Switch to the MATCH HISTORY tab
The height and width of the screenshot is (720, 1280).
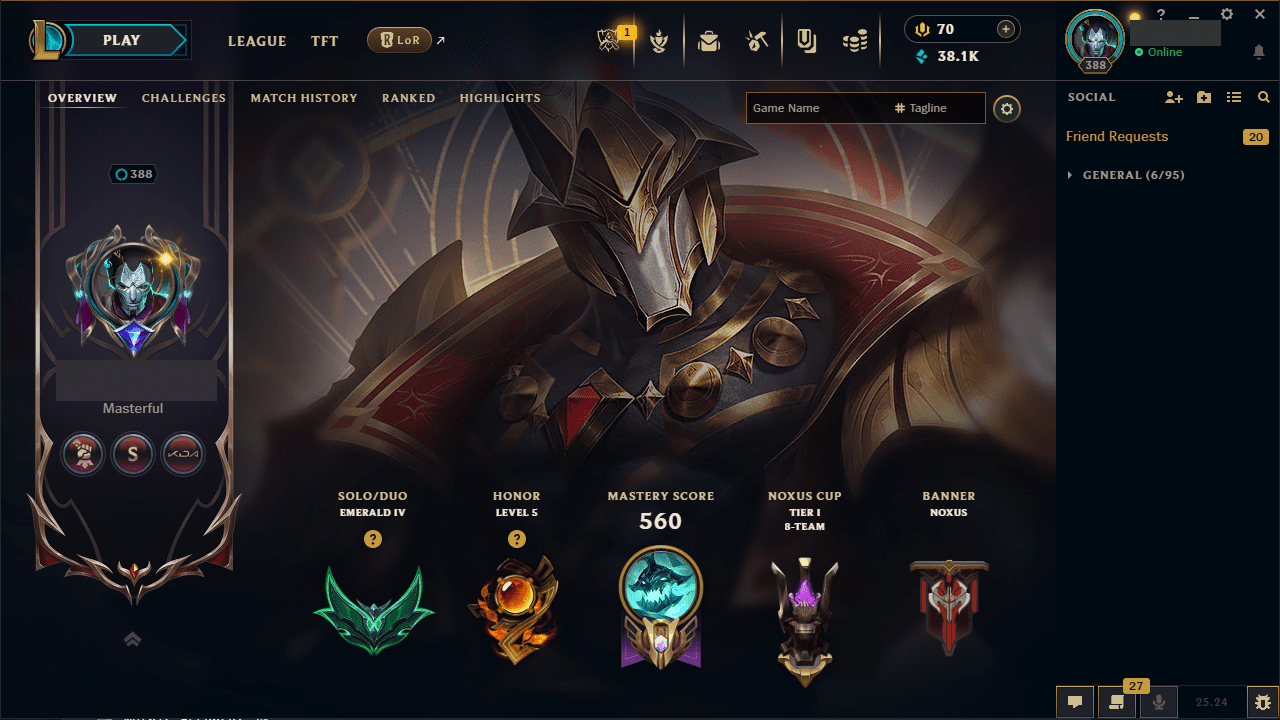pyautogui.click(x=304, y=97)
